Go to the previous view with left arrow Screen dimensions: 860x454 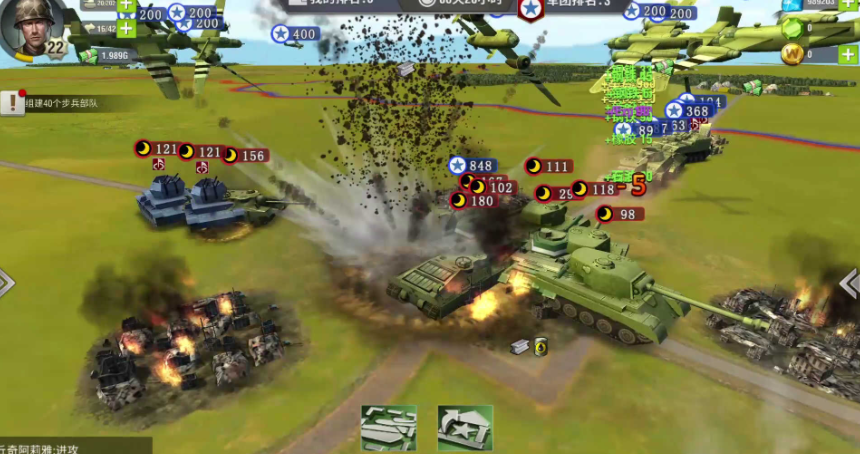tap(6, 283)
